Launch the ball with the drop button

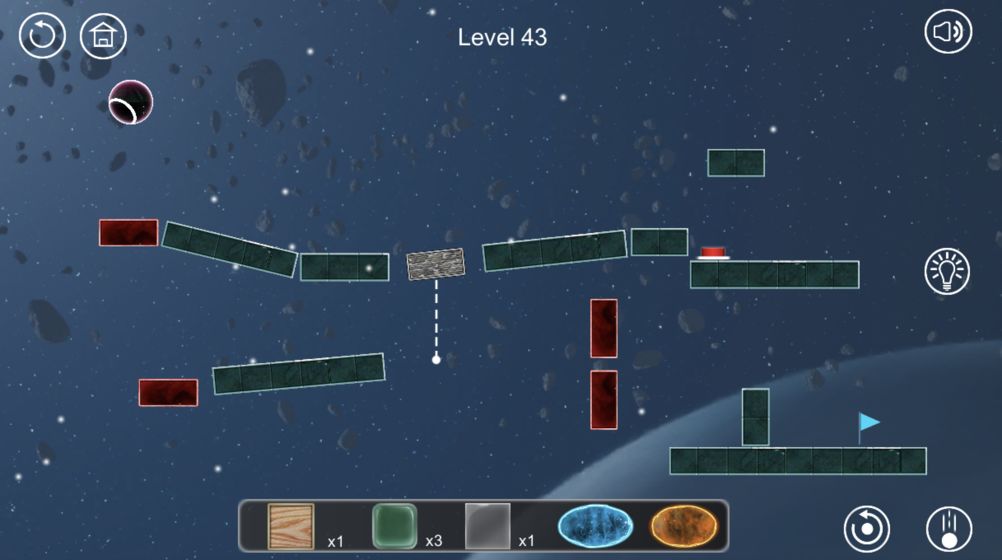(948, 529)
